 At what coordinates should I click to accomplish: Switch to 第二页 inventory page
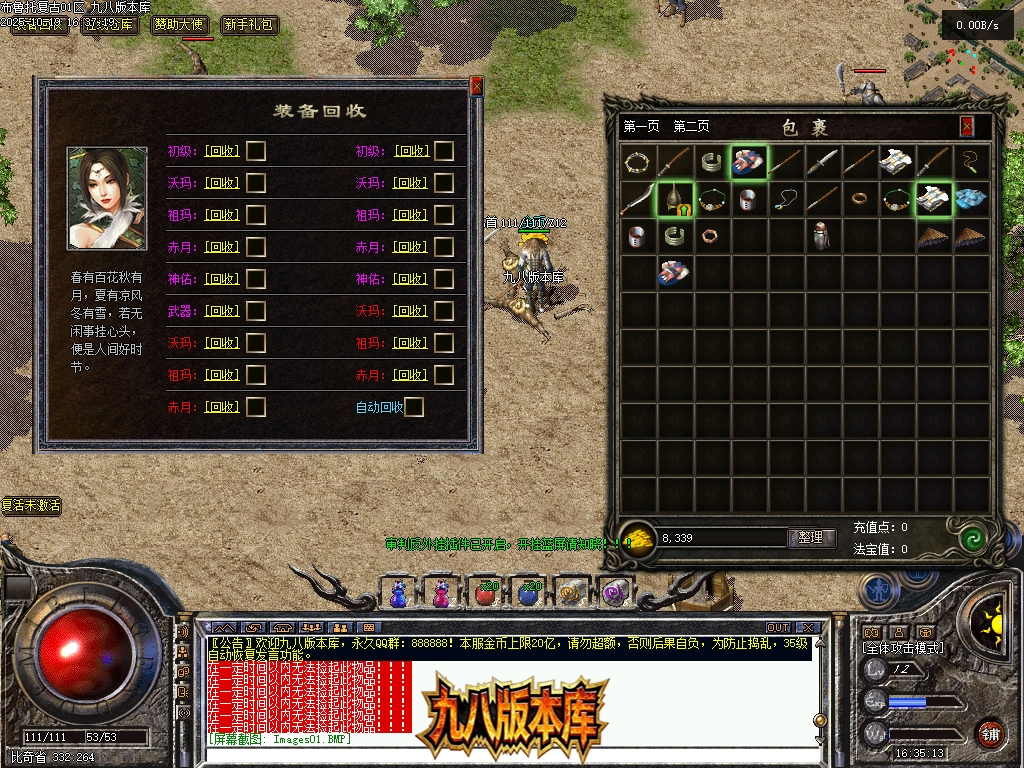(x=691, y=127)
